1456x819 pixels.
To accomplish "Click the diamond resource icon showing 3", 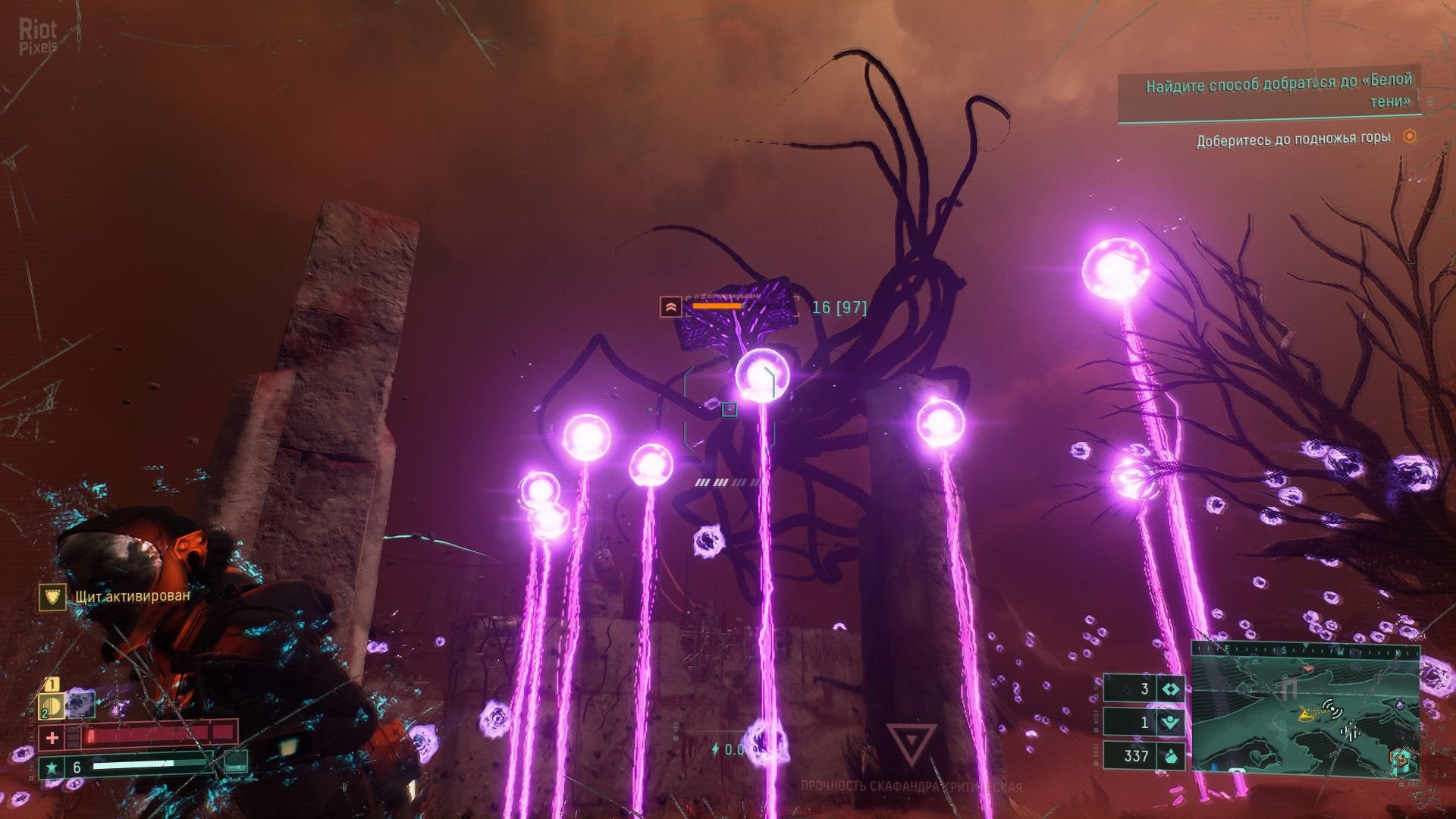I will click(x=1171, y=689).
